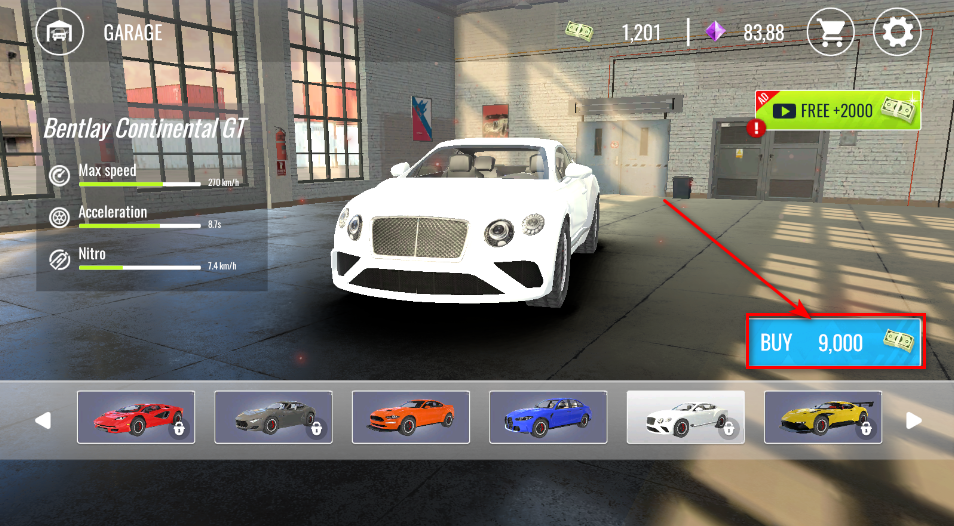
Task: Pick the blue car thumbnail
Action: pos(548,417)
